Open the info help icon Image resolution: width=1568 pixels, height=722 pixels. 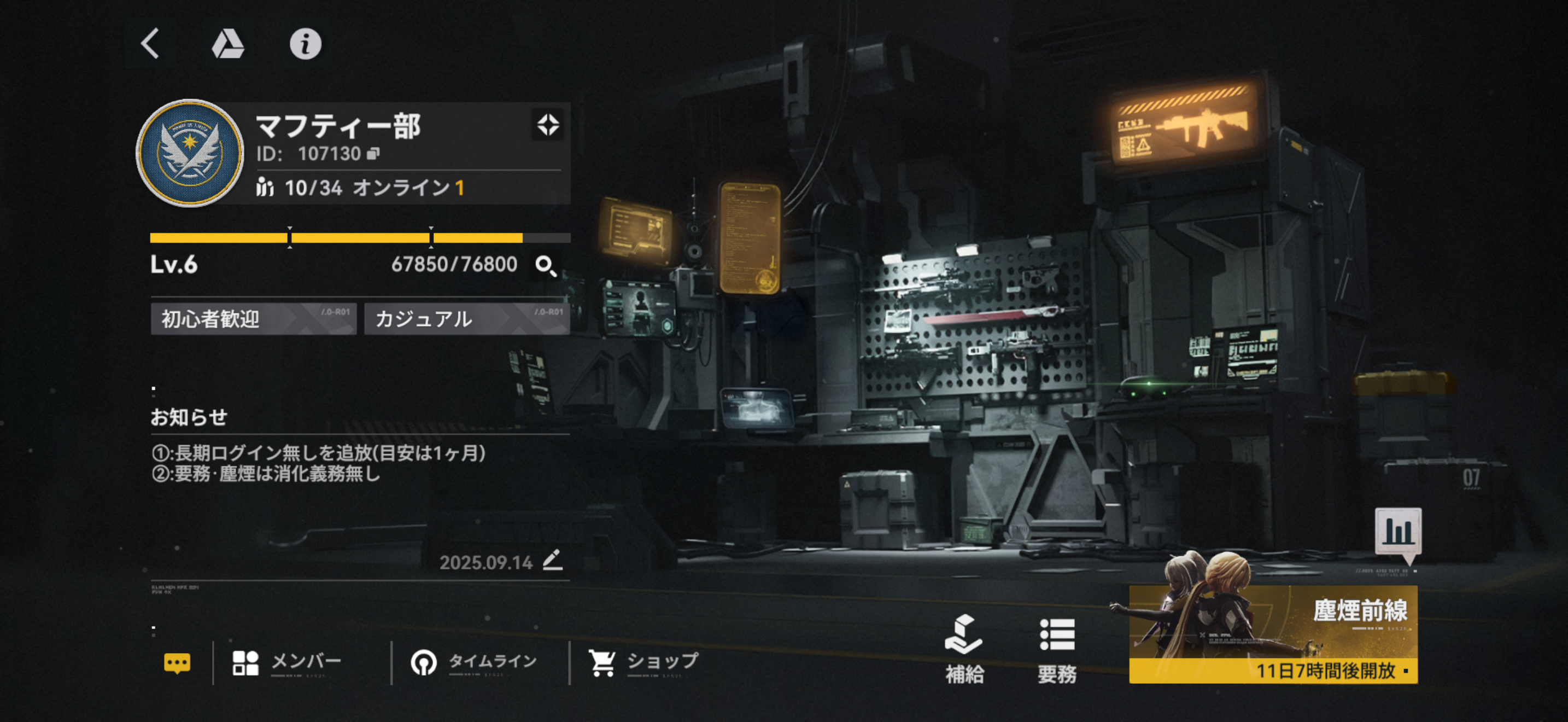pyautogui.click(x=305, y=44)
